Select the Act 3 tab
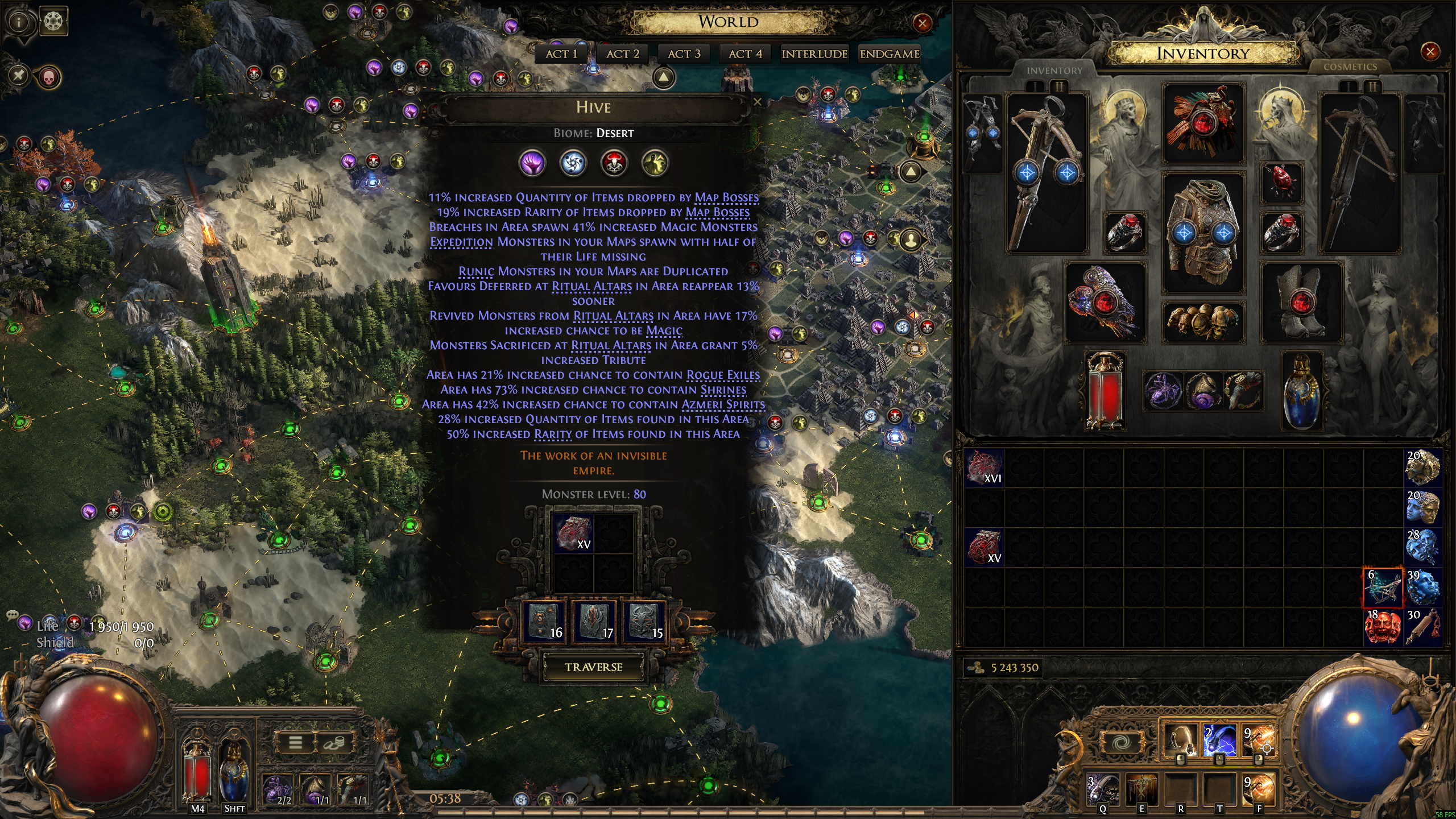Viewport: 1456px width, 819px height. point(684,54)
